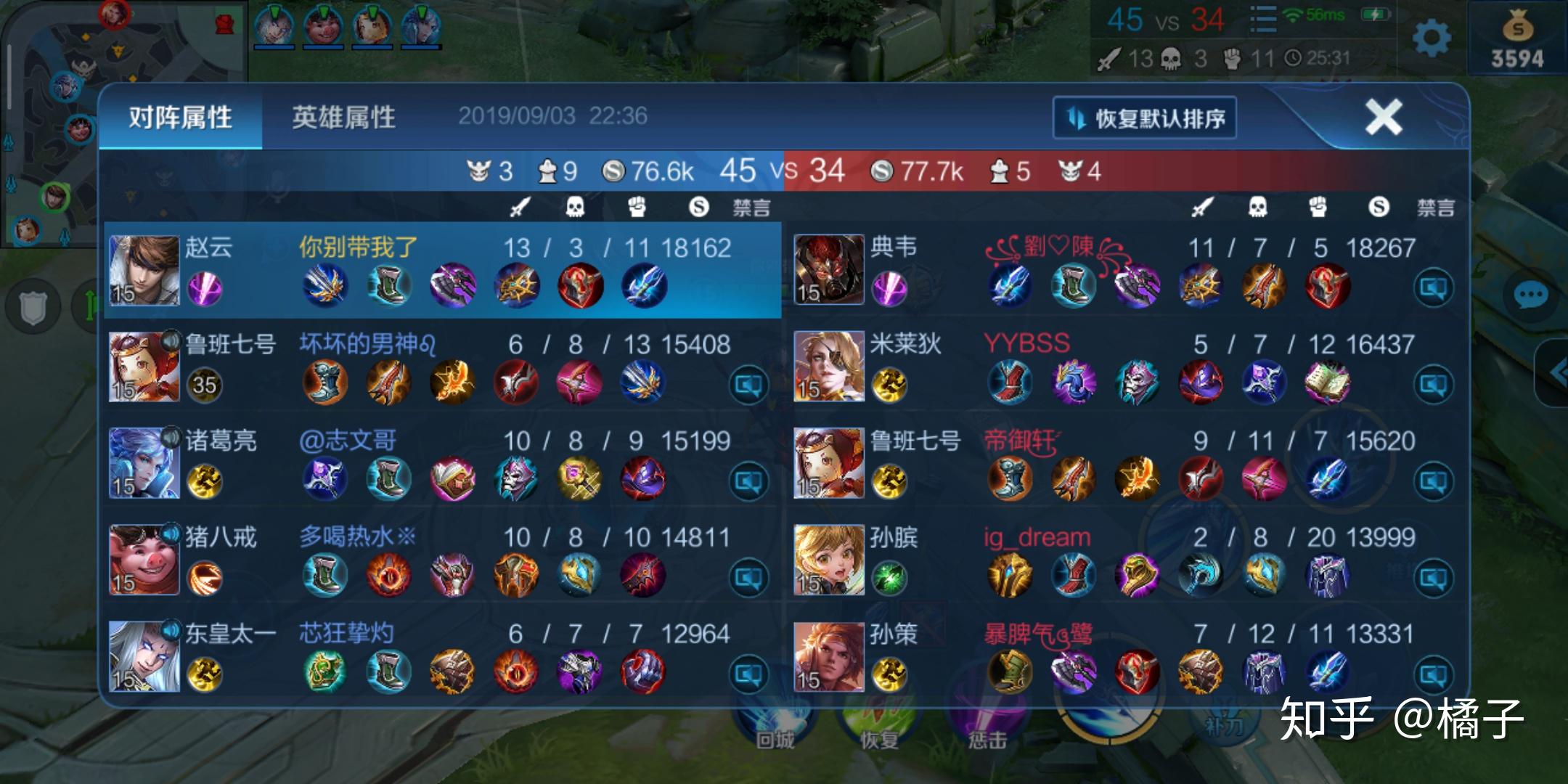
Task: Sort by kills using enemy sword icon
Action: [1201, 208]
